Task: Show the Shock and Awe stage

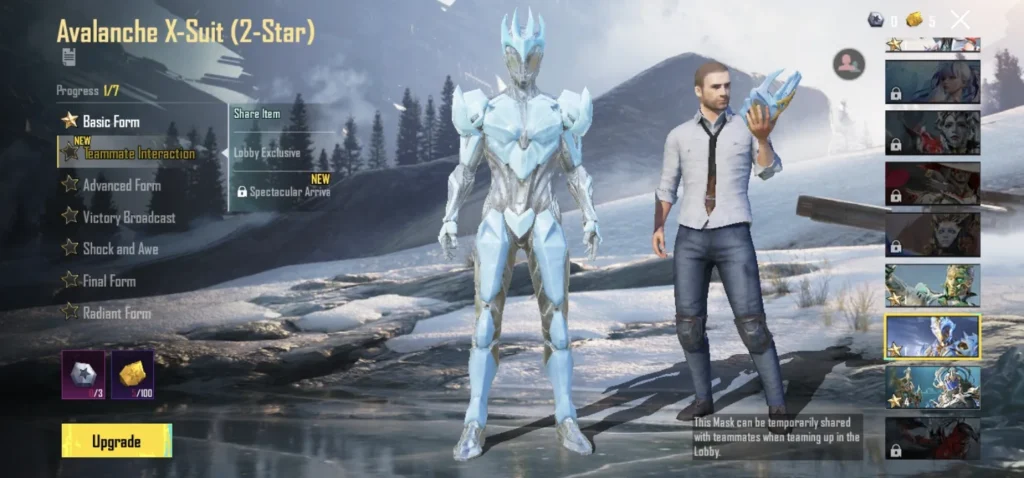Action: 120,249
